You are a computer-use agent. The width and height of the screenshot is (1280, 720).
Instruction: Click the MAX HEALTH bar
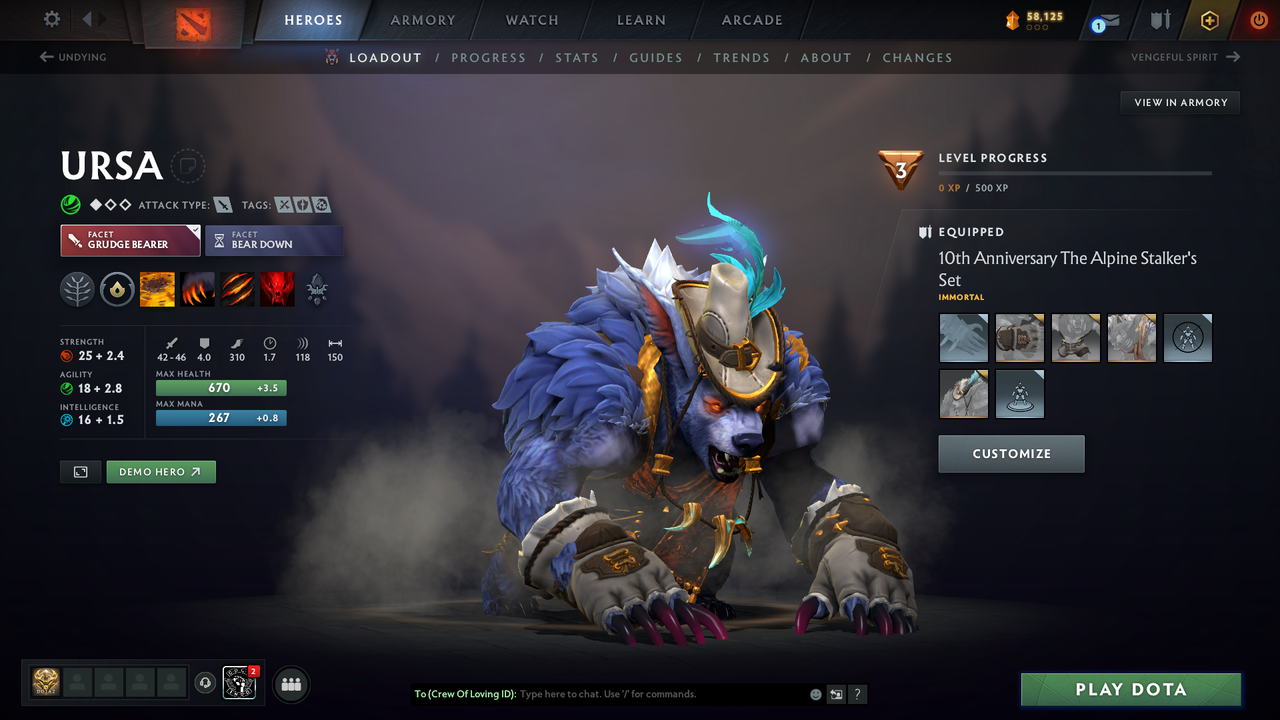220,387
